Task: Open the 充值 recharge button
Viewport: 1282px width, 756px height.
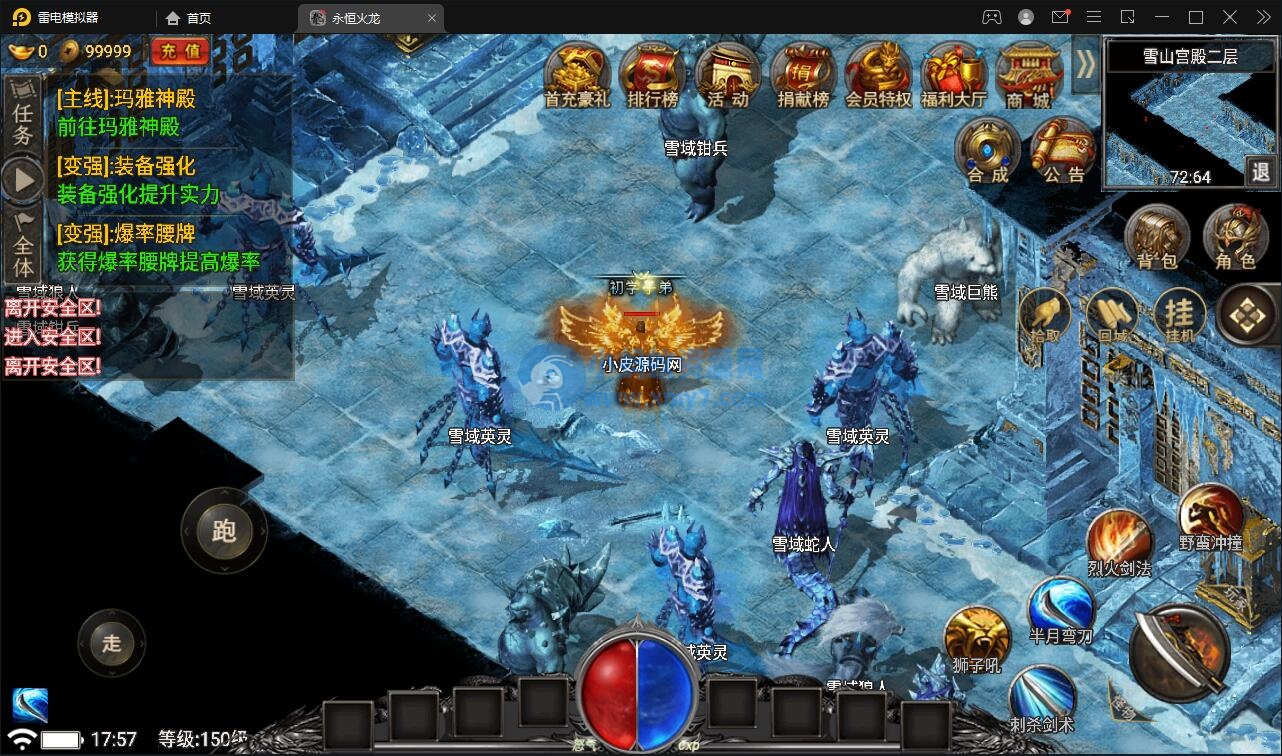Action: (x=180, y=51)
